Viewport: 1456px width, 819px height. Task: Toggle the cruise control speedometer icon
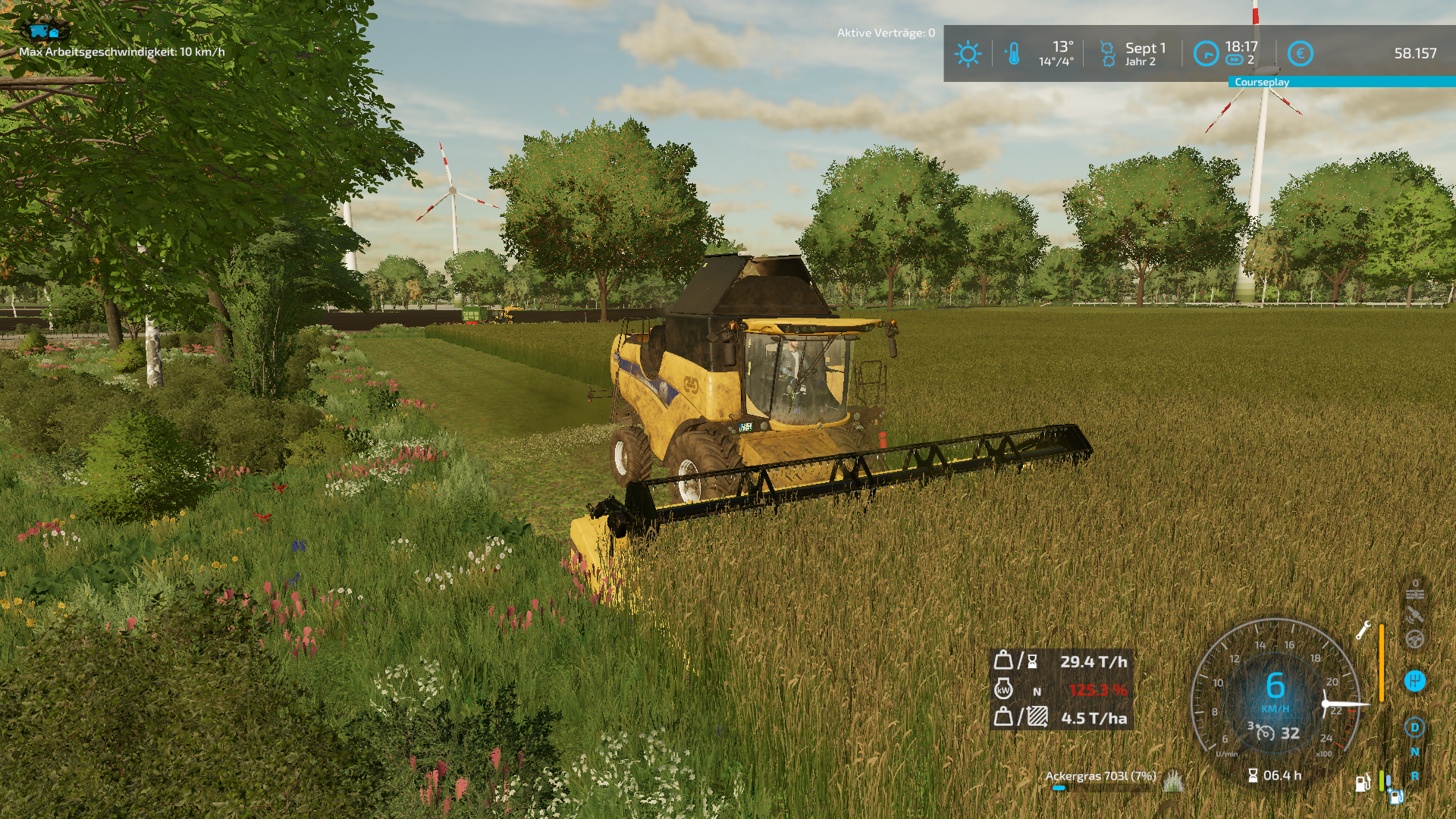[1265, 733]
